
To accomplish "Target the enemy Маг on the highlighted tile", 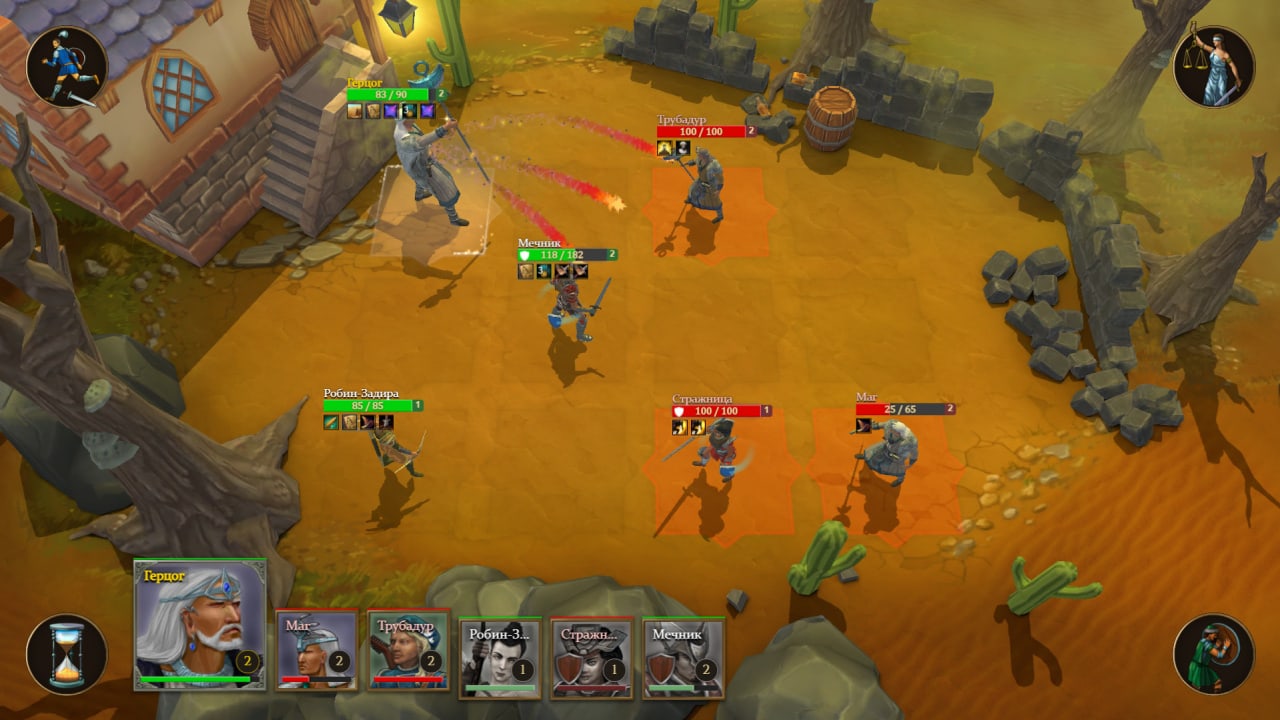I will (884, 455).
